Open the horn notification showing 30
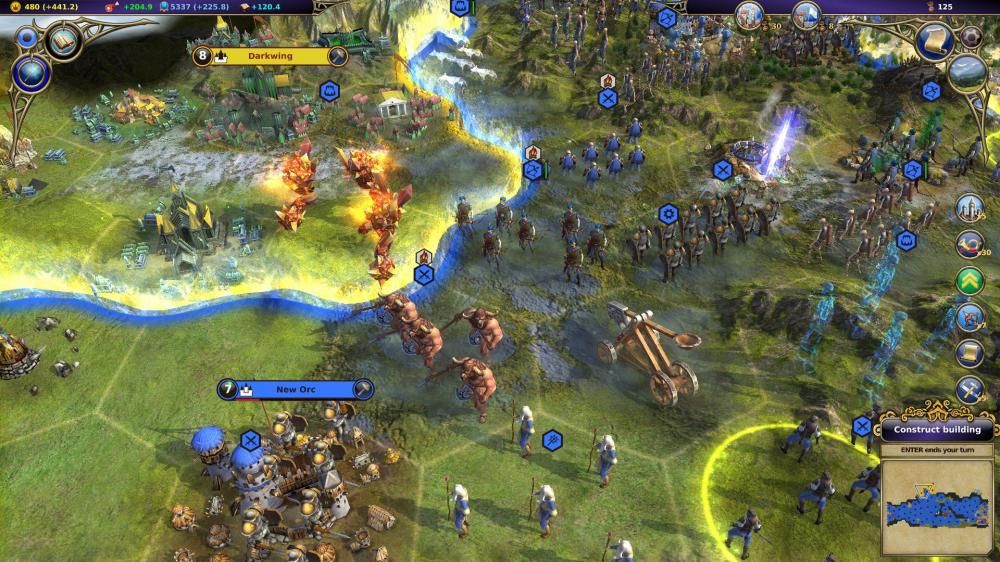This screenshot has width=1000, height=562. click(969, 244)
